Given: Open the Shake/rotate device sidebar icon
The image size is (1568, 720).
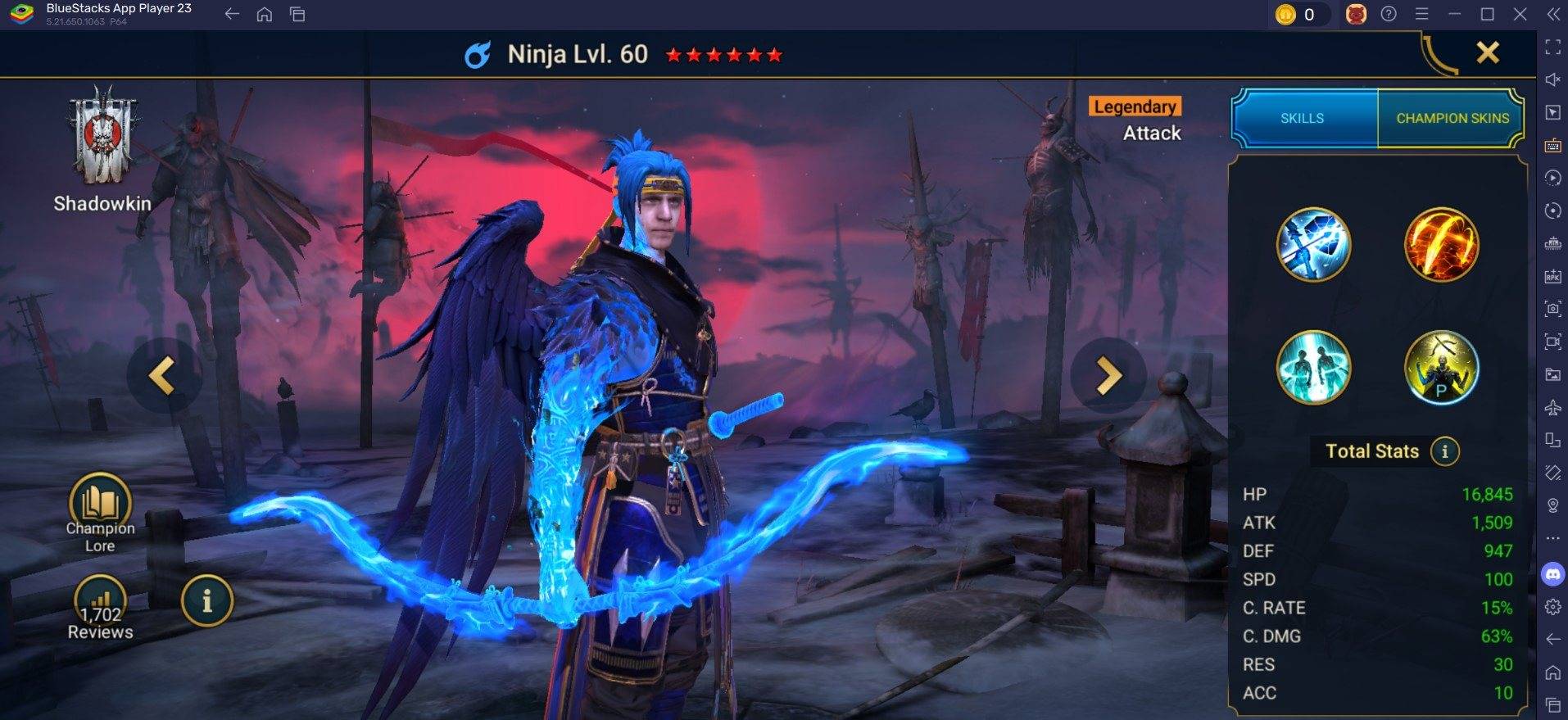Looking at the screenshot, I should click(1553, 474).
